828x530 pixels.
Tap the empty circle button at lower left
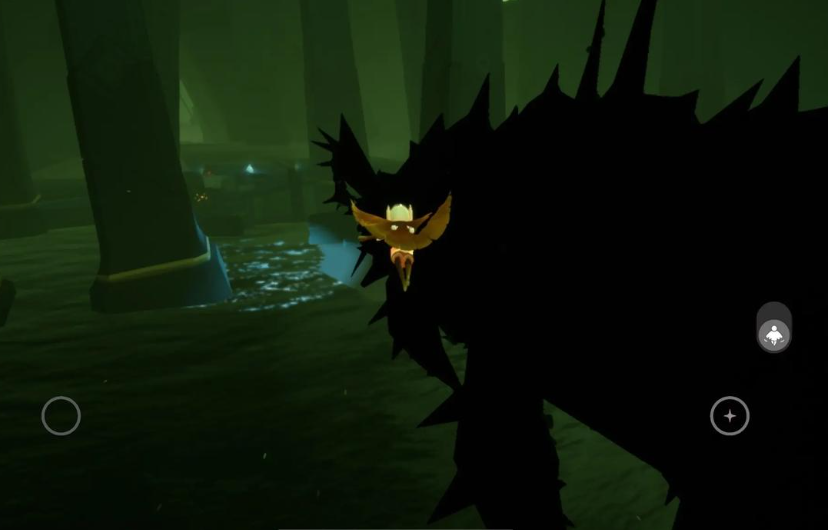click(x=61, y=416)
